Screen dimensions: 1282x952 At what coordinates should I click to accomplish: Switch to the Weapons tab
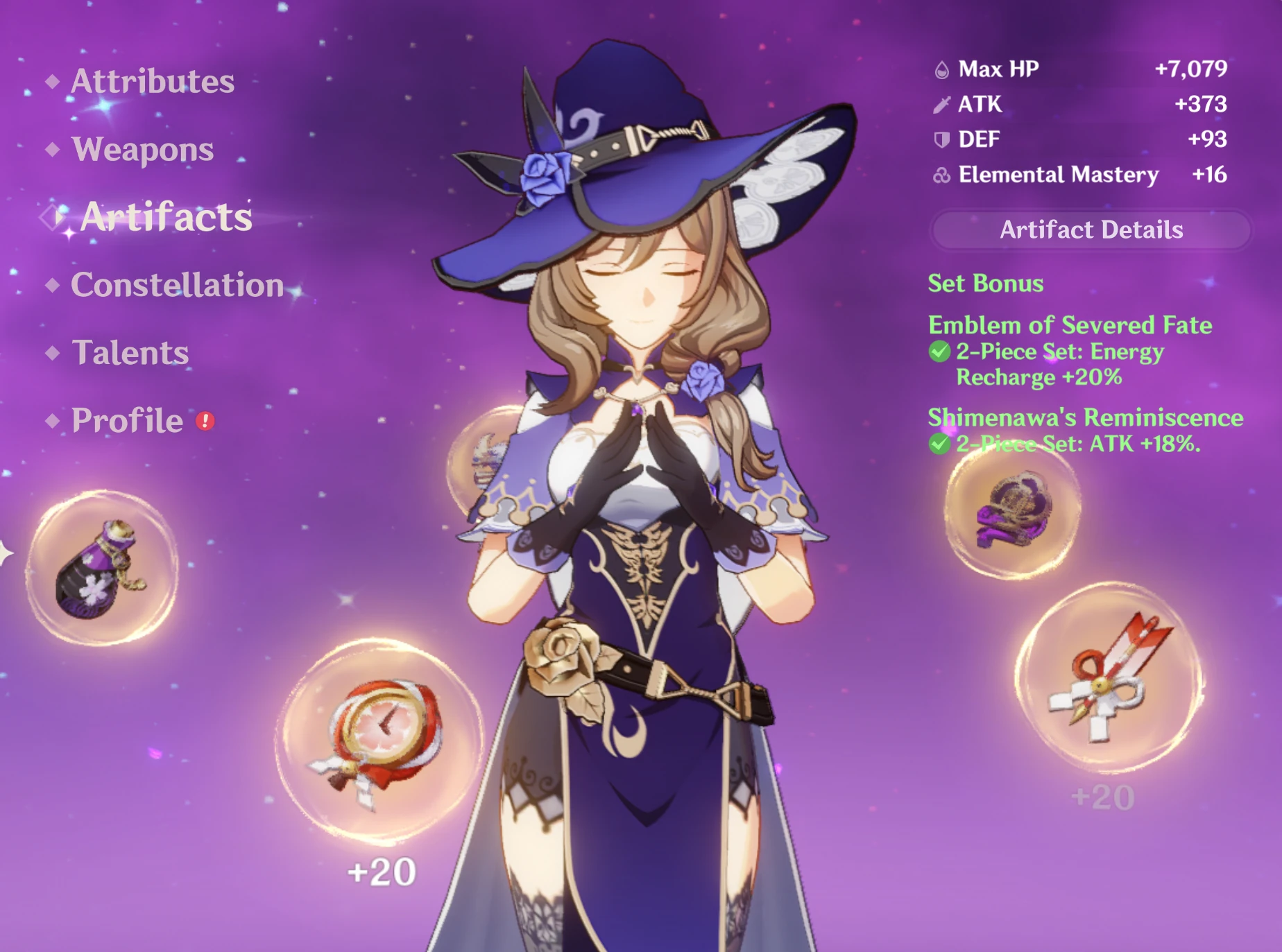142,150
